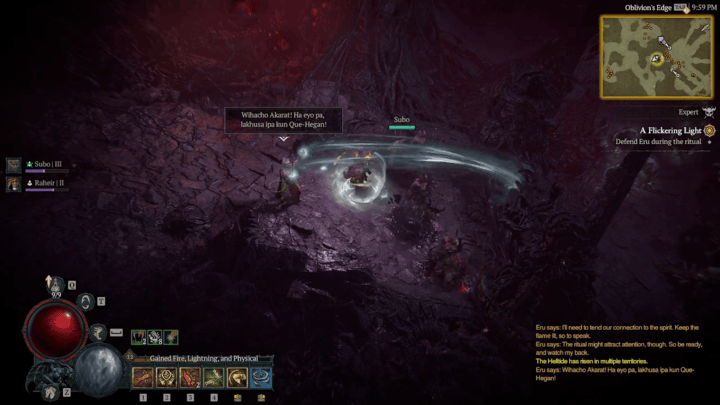The width and height of the screenshot is (720, 405).
Task: Click the first green buff icon
Action: (138, 338)
